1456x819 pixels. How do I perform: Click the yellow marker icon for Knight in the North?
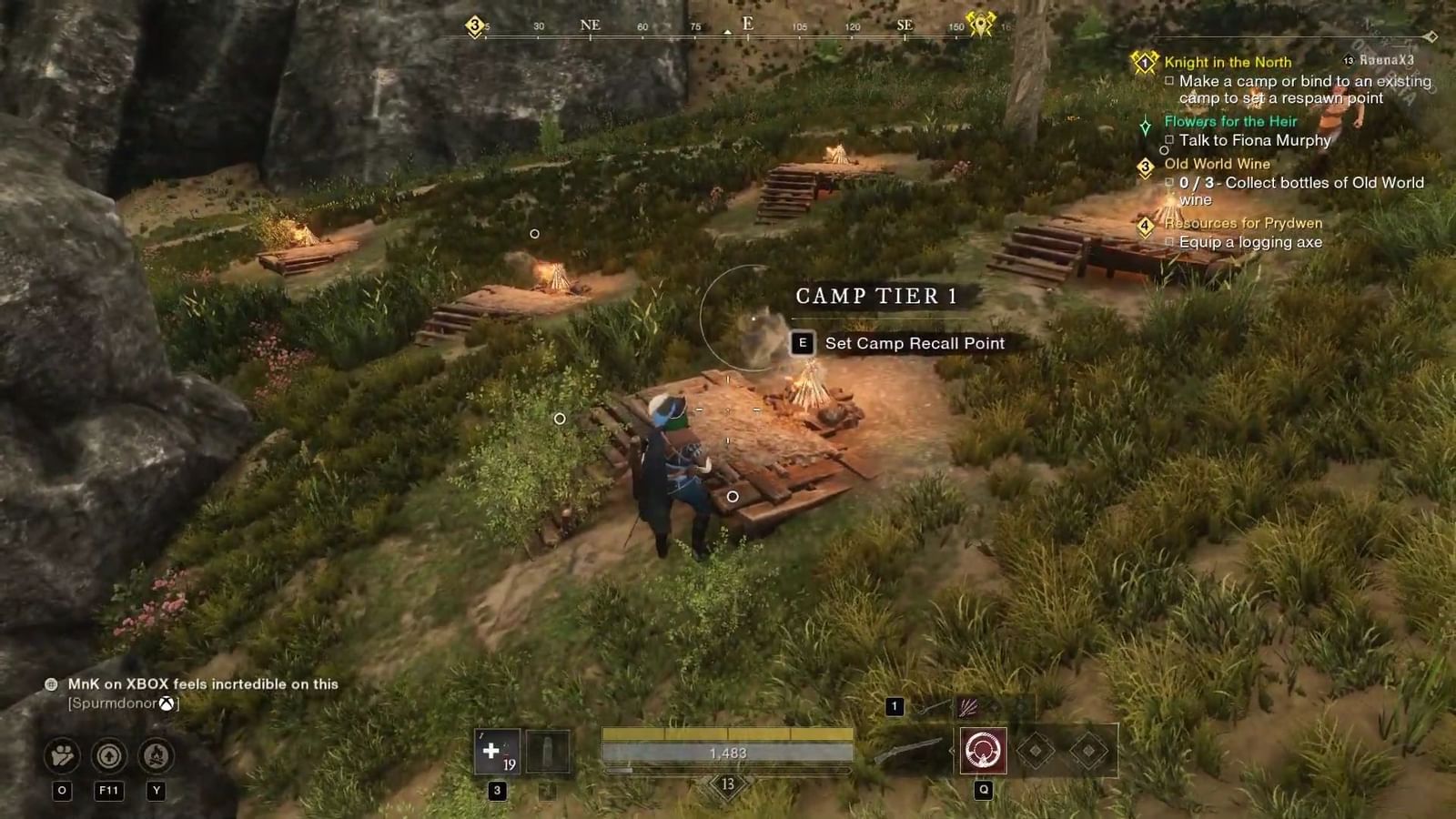(1145, 63)
